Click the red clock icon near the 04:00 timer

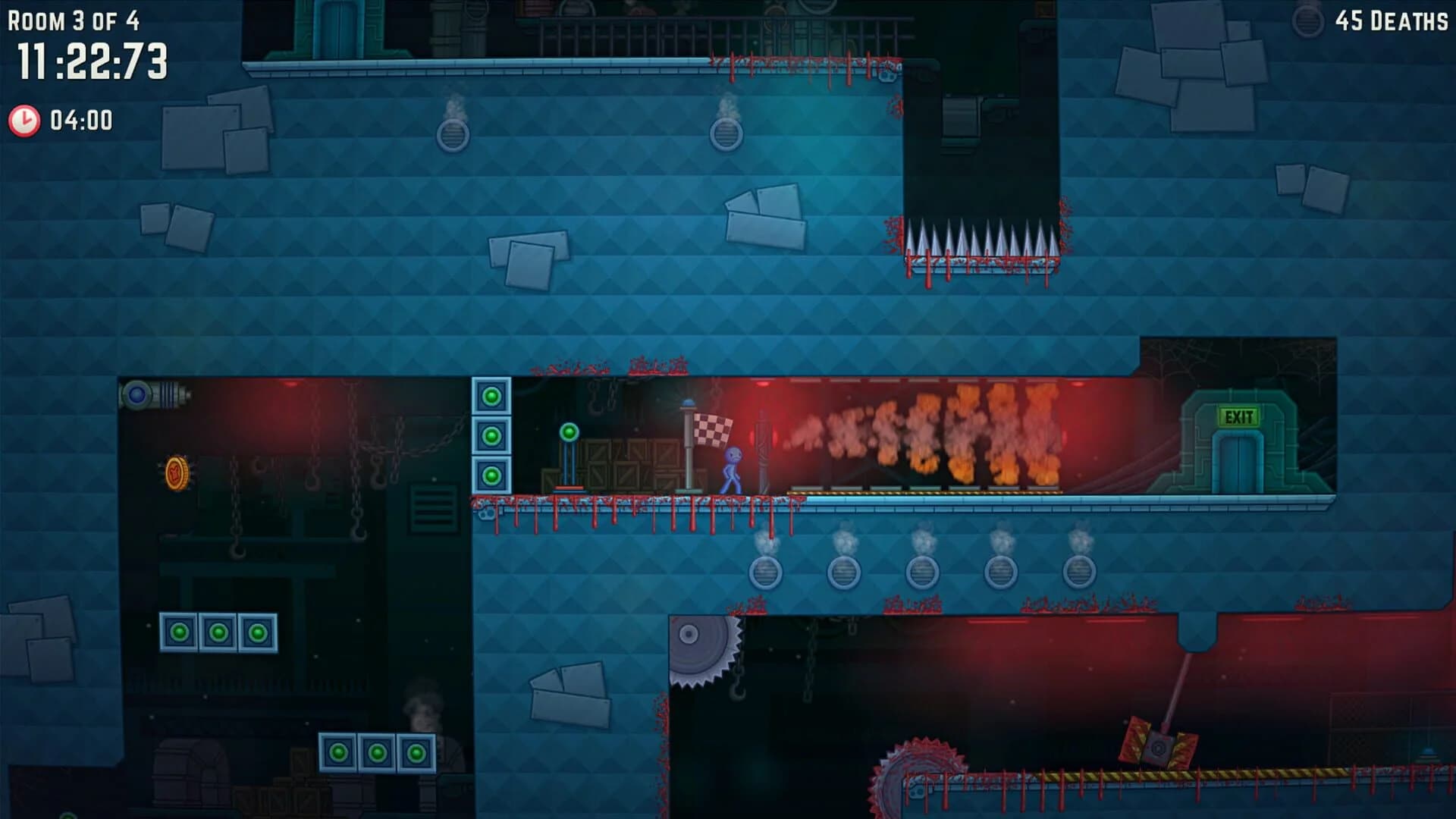coord(23,119)
